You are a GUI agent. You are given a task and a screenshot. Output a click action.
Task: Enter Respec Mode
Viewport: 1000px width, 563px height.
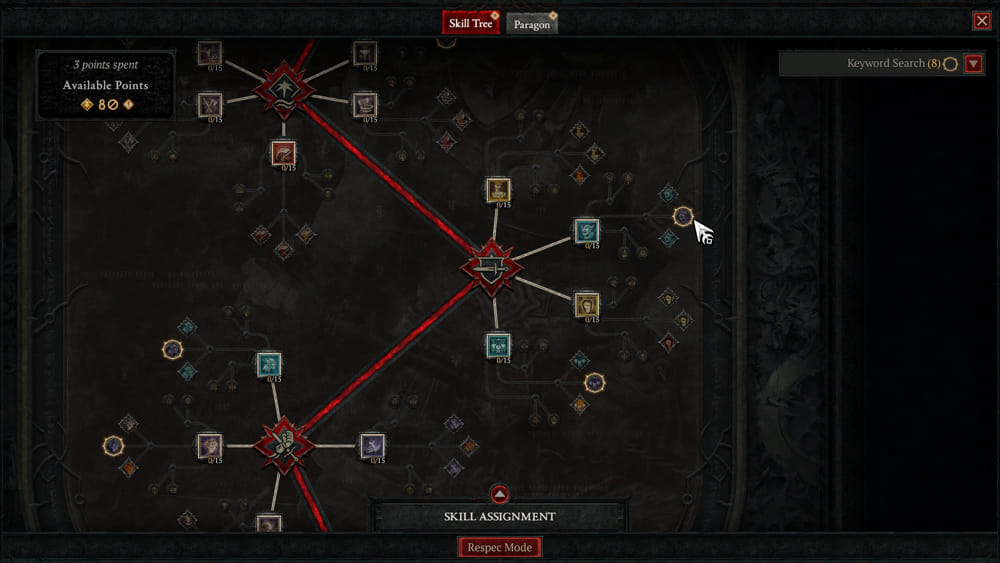click(x=500, y=547)
